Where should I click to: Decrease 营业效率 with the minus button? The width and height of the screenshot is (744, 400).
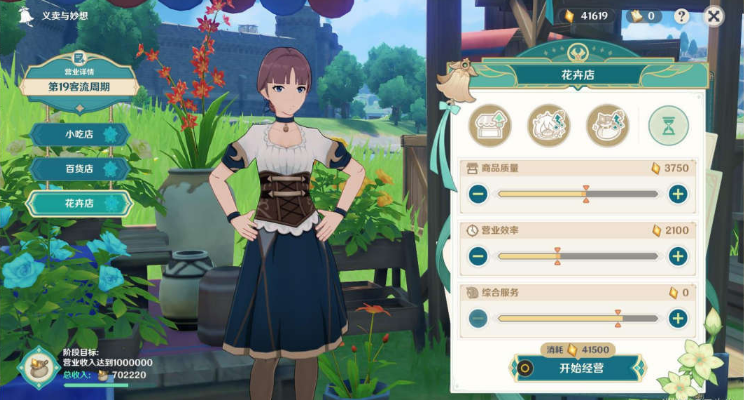[x=478, y=256]
